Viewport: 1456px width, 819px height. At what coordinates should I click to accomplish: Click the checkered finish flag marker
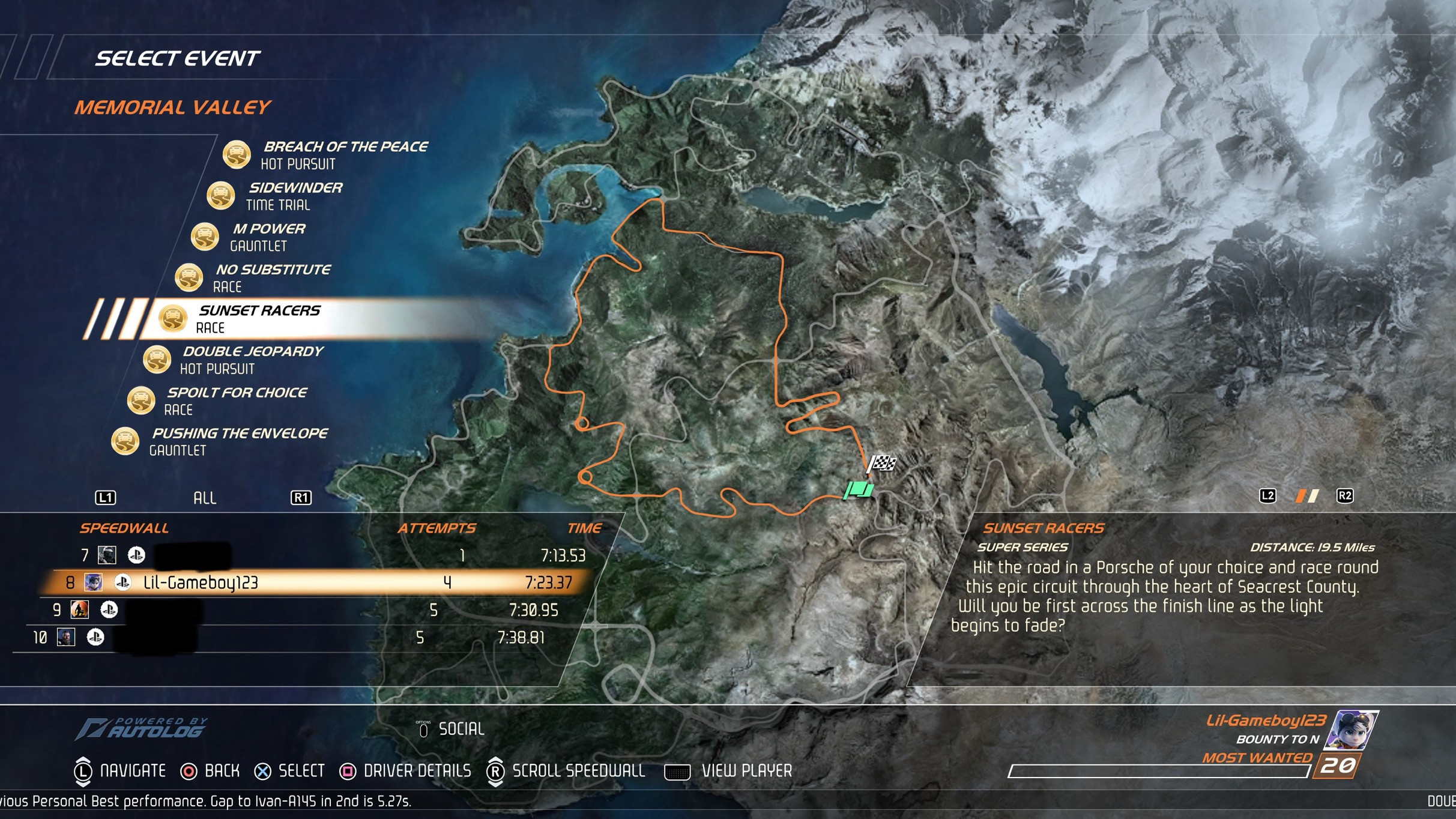click(882, 464)
